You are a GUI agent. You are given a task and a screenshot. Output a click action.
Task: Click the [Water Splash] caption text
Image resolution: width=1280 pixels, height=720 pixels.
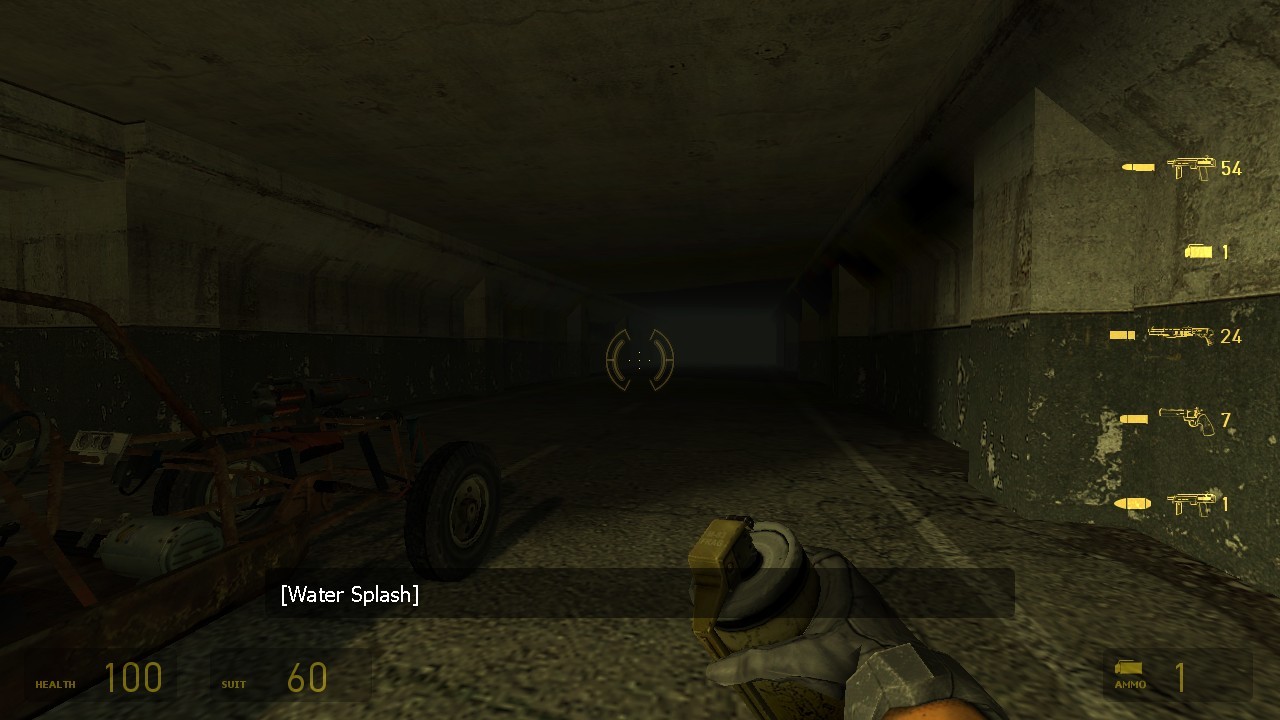[352, 594]
